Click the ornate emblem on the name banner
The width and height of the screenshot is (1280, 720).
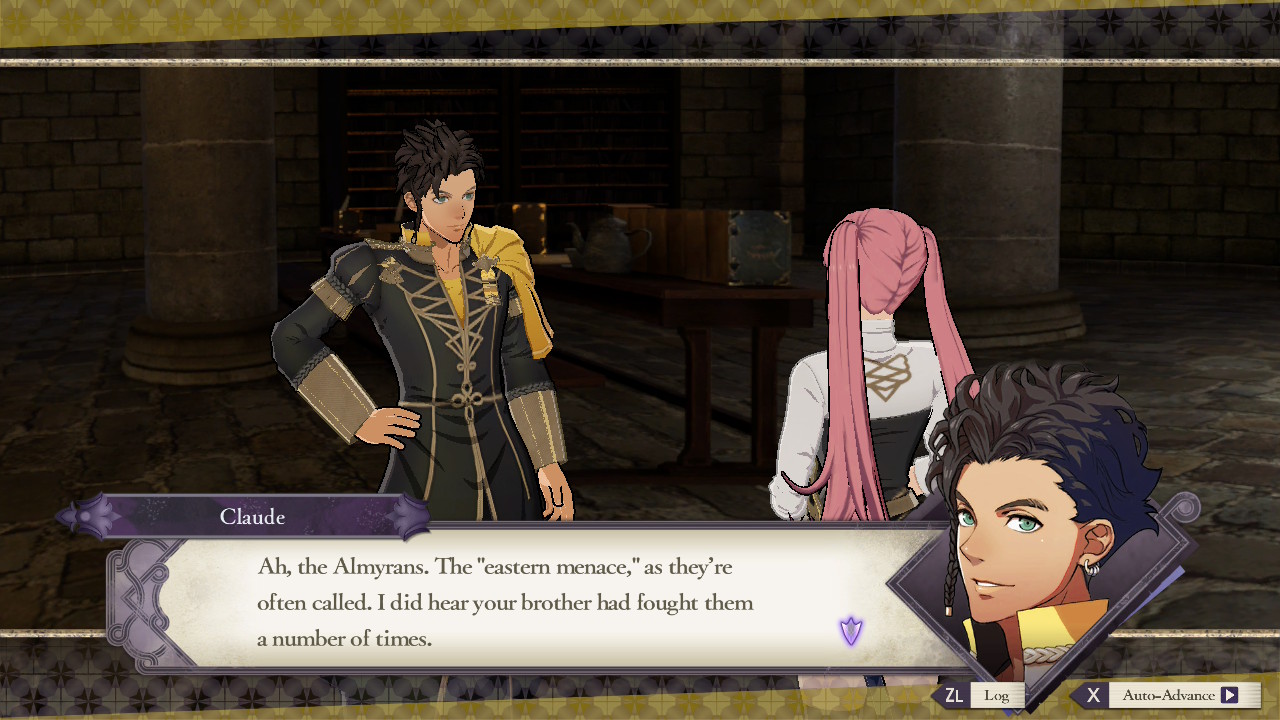coord(97,516)
